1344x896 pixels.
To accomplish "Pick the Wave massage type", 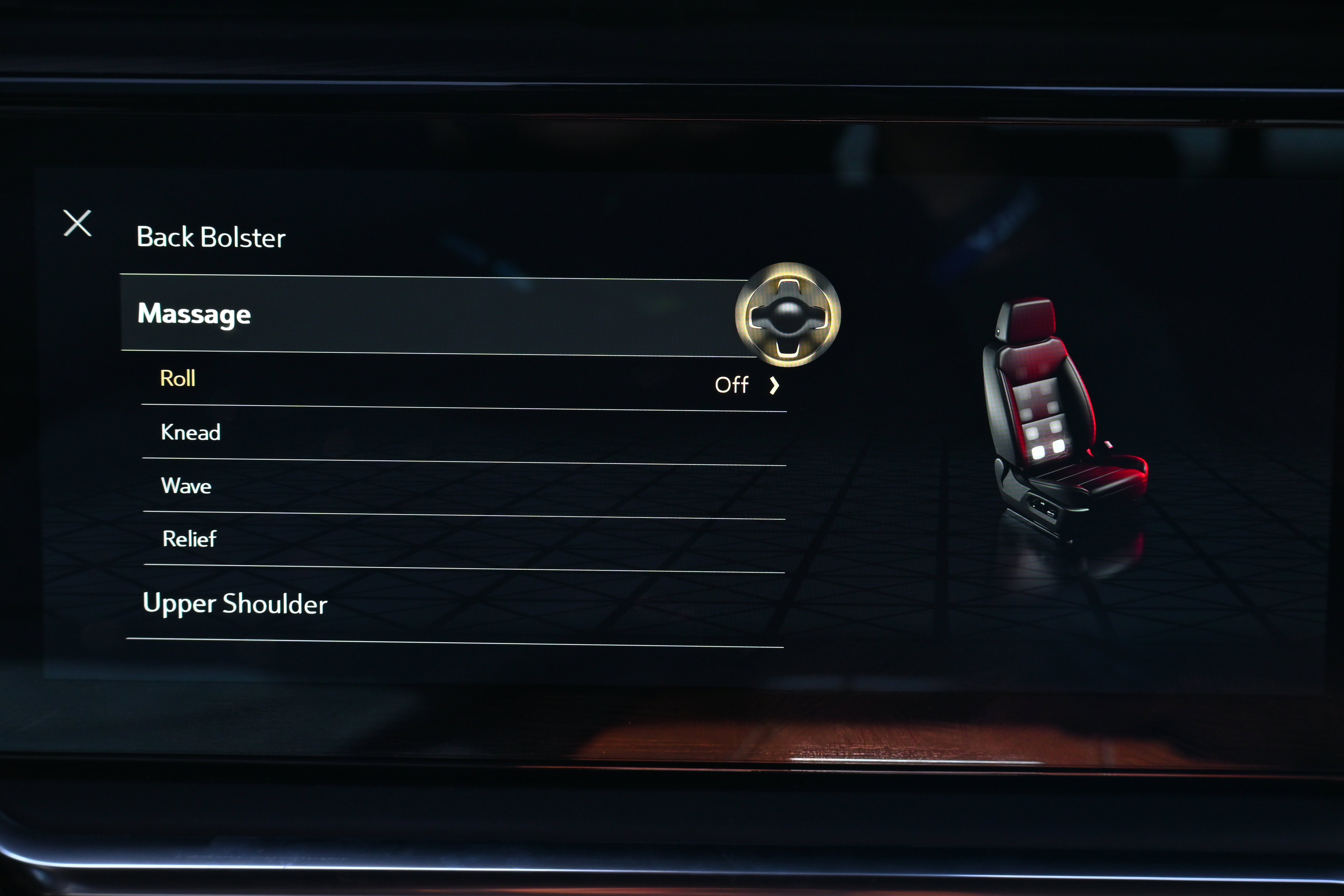I will click(x=186, y=486).
